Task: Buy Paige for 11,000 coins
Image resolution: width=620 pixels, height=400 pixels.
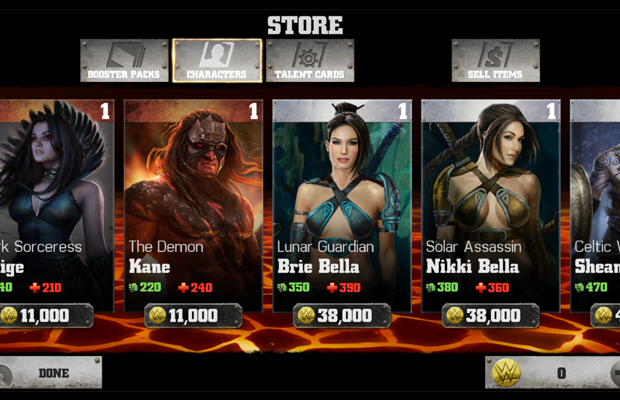Action: [48, 316]
